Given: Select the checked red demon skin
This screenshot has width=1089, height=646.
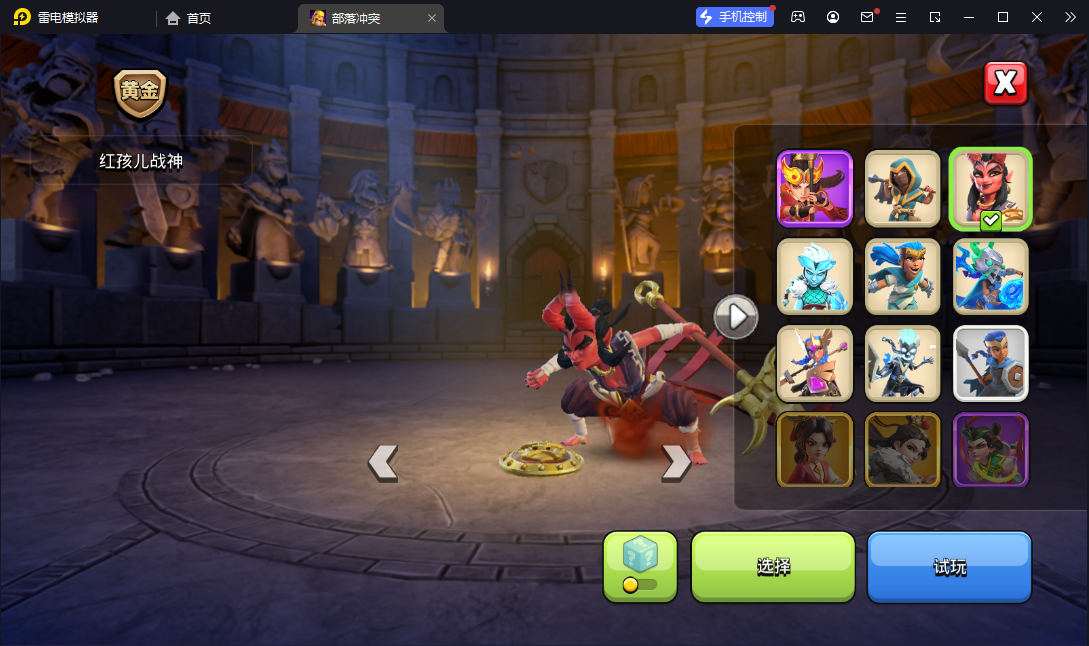Looking at the screenshot, I should (990, 188).
